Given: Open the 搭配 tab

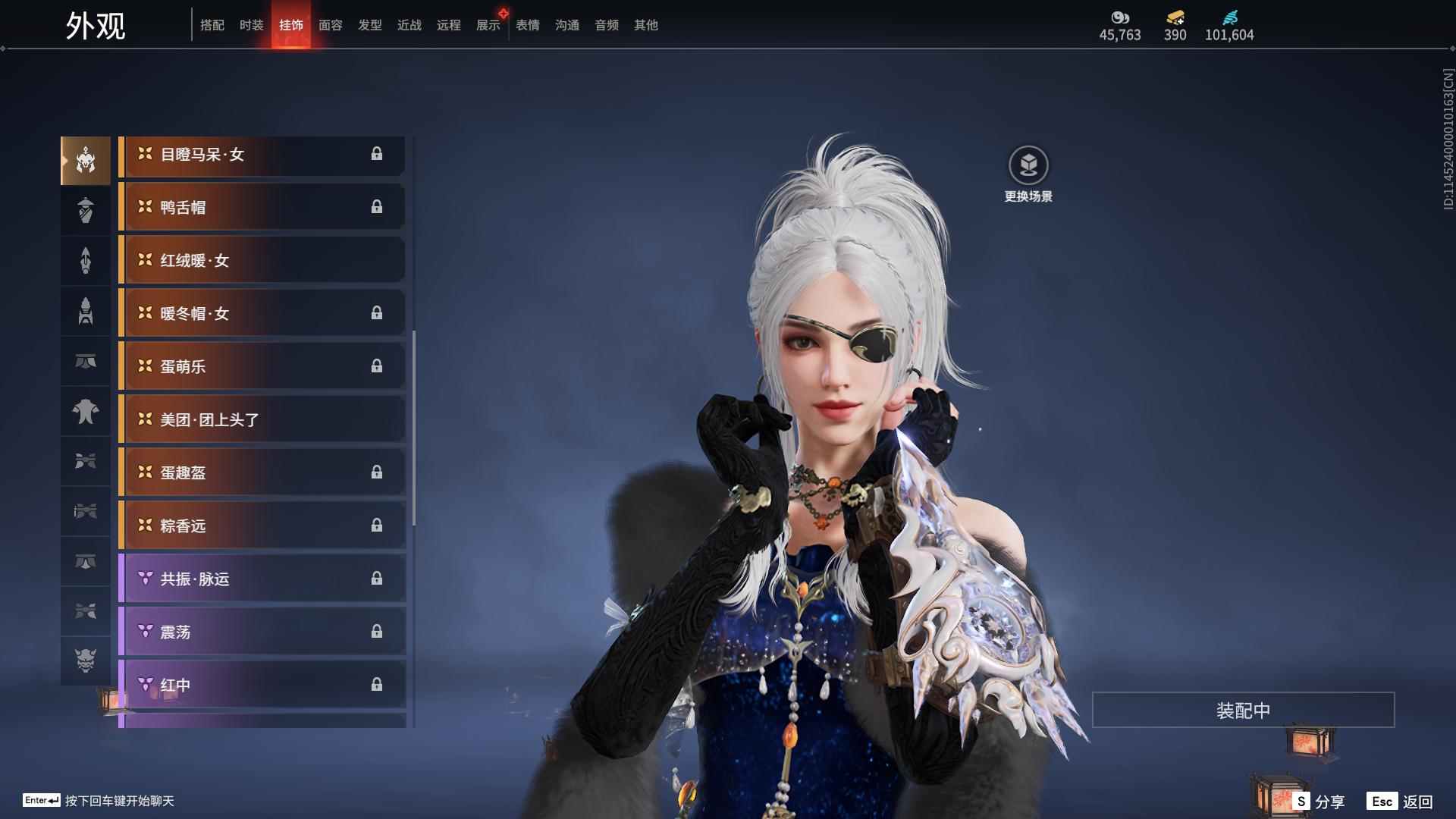Looking at the screenshot, I should click(212, 25).
